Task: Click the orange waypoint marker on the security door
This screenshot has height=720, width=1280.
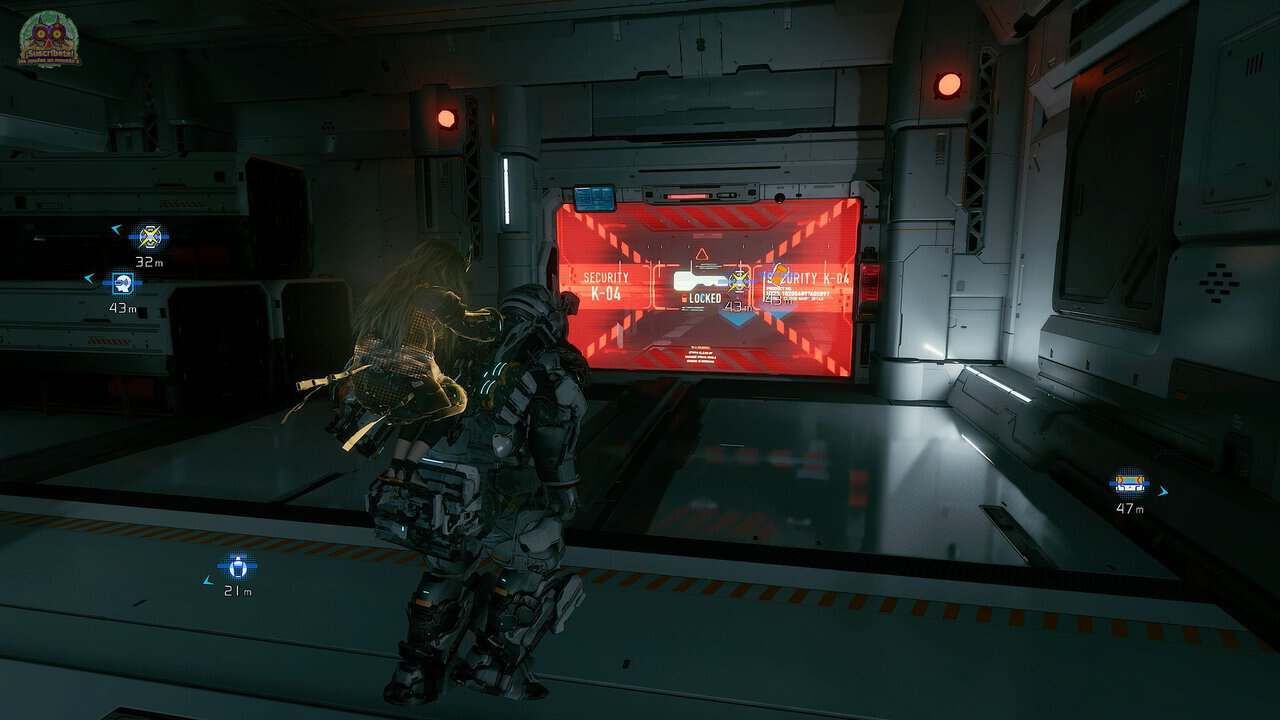Action: (778, 275)
